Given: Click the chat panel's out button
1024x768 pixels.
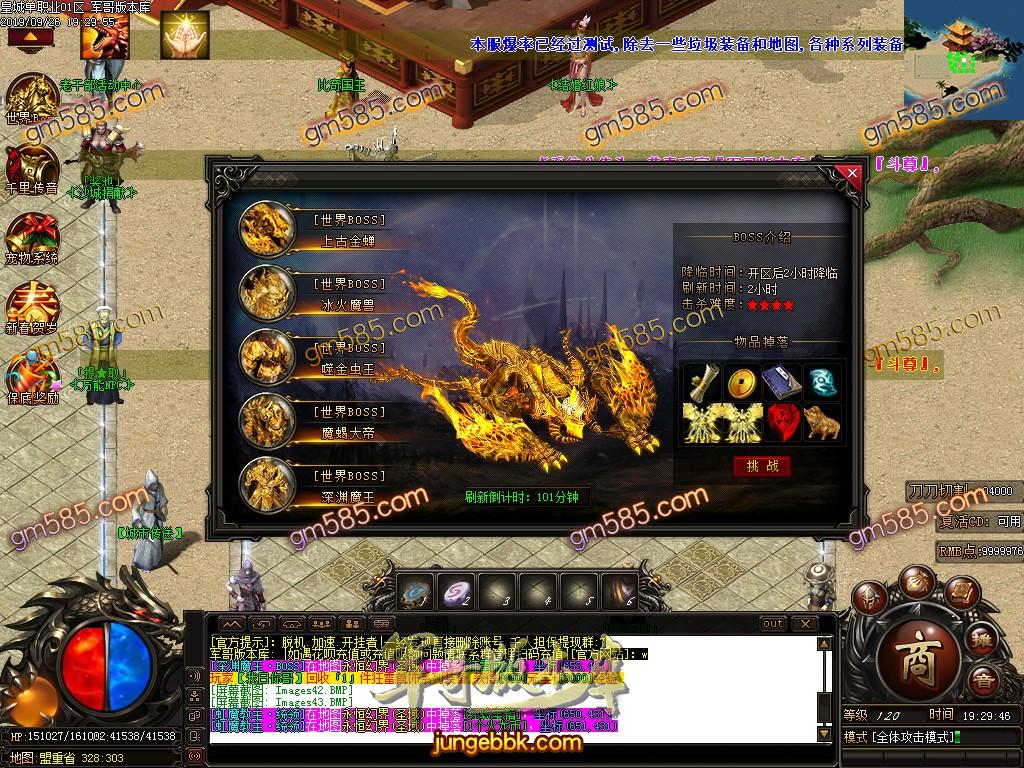Looking at the screenshot, I should (773, 623).
